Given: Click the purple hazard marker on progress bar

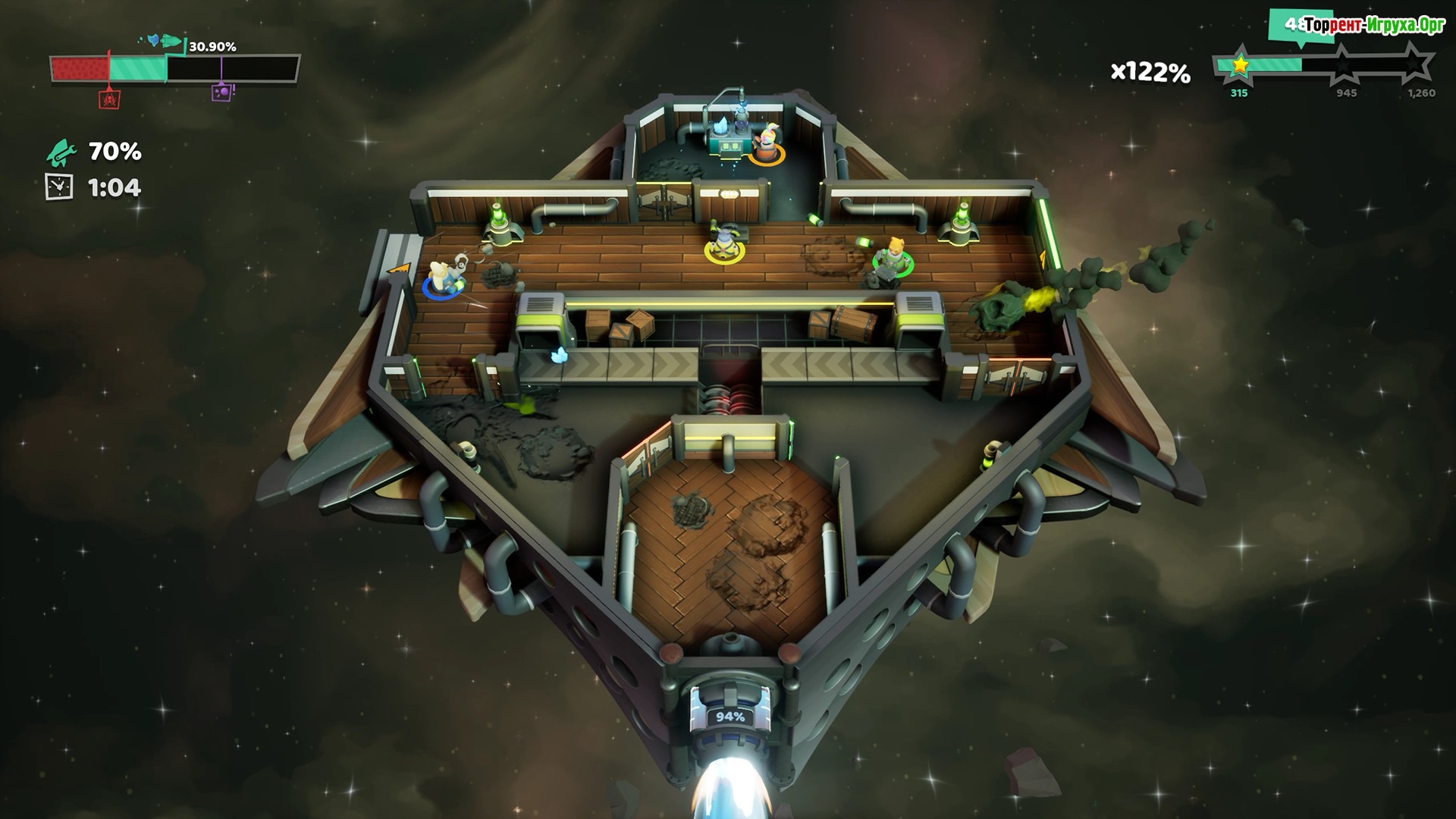Looking at the screenshot, I should tap(221, 93).
